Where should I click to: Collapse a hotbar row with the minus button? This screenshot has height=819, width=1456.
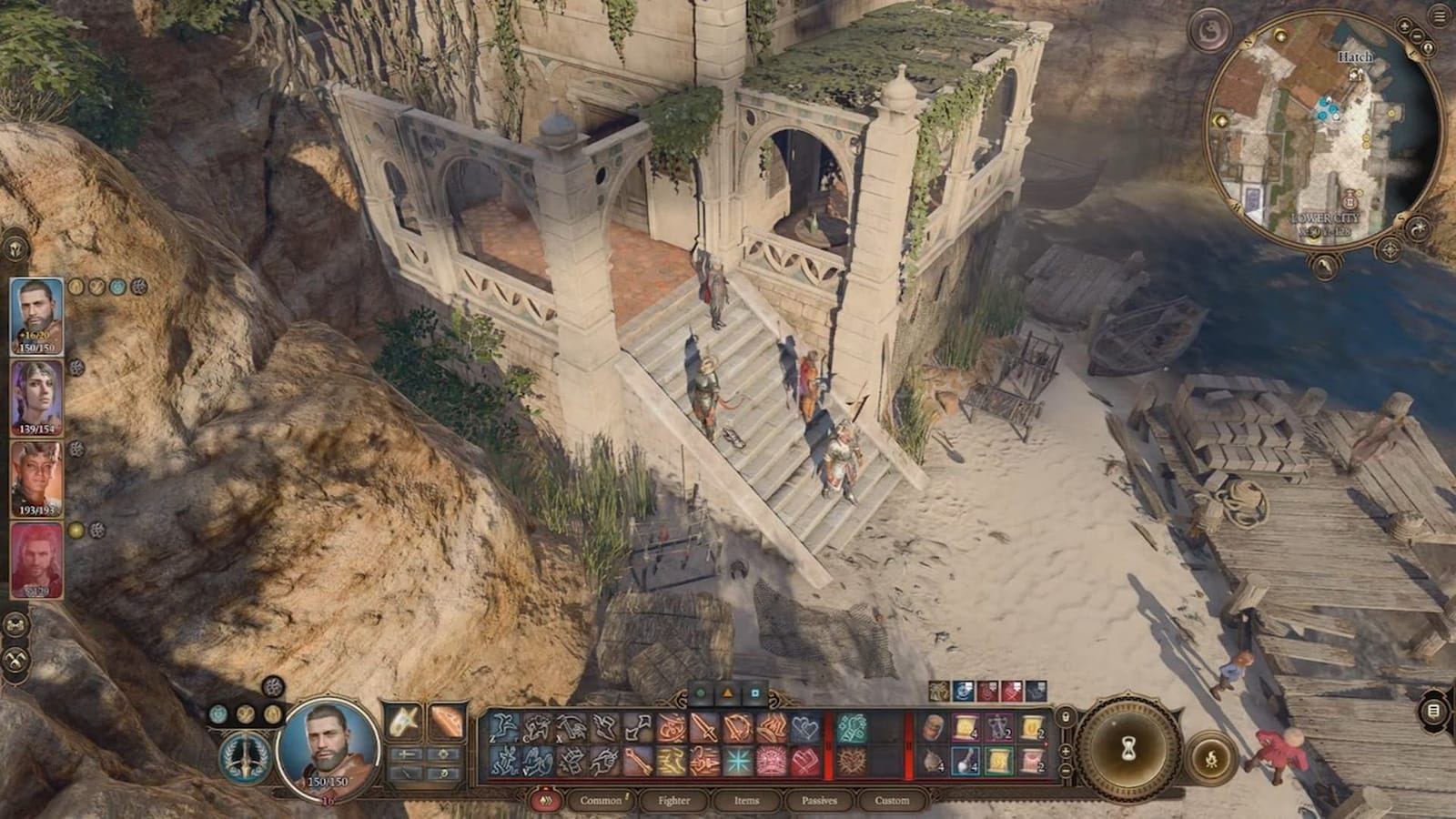point(1066,771)
